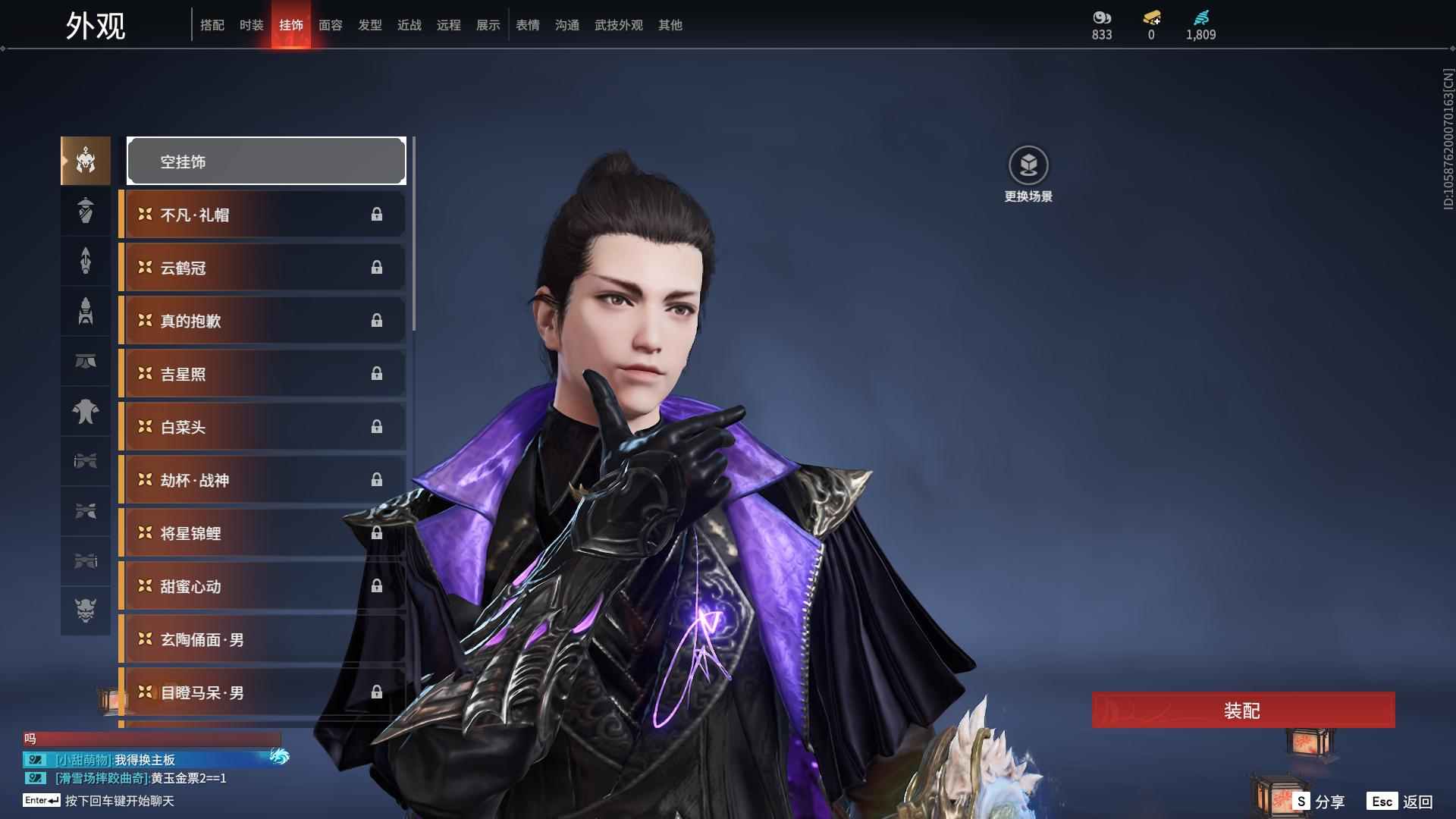Select the 白菜头 accessory

[262, 427]
